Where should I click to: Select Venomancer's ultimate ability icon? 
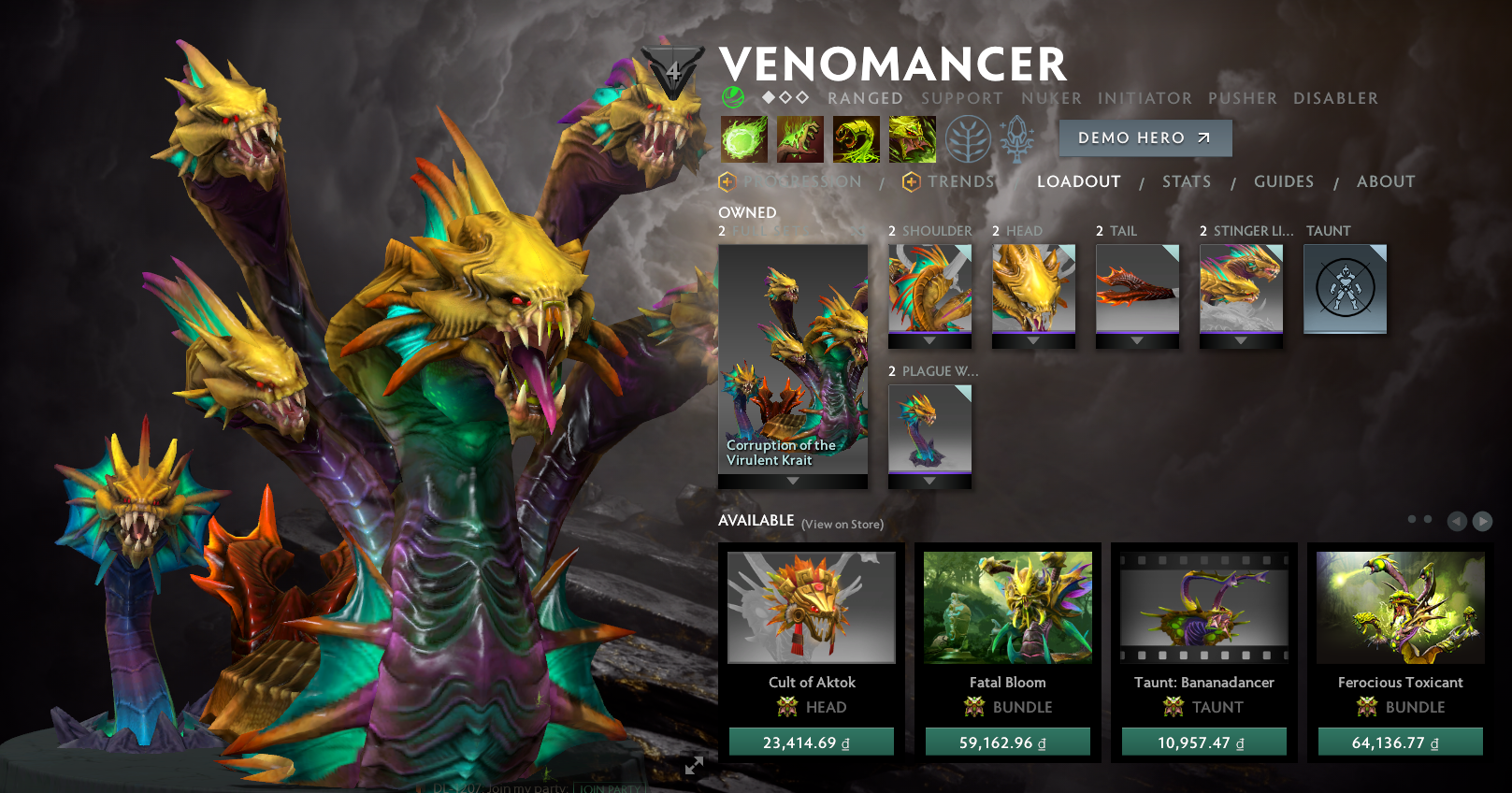pos(913,137)
